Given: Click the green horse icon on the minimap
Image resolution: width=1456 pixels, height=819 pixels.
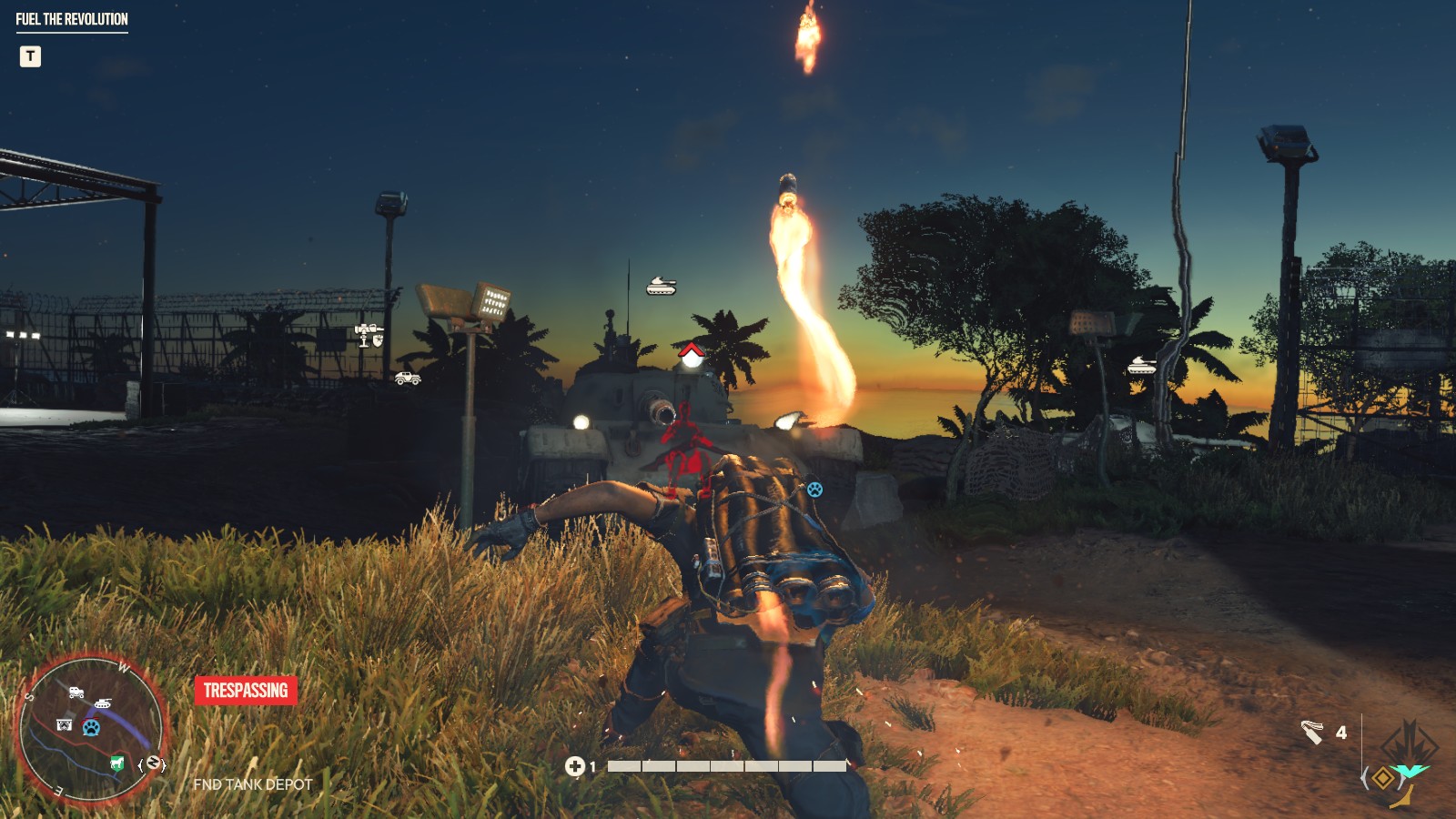Looking at the screenshot, I should (117, 763).
